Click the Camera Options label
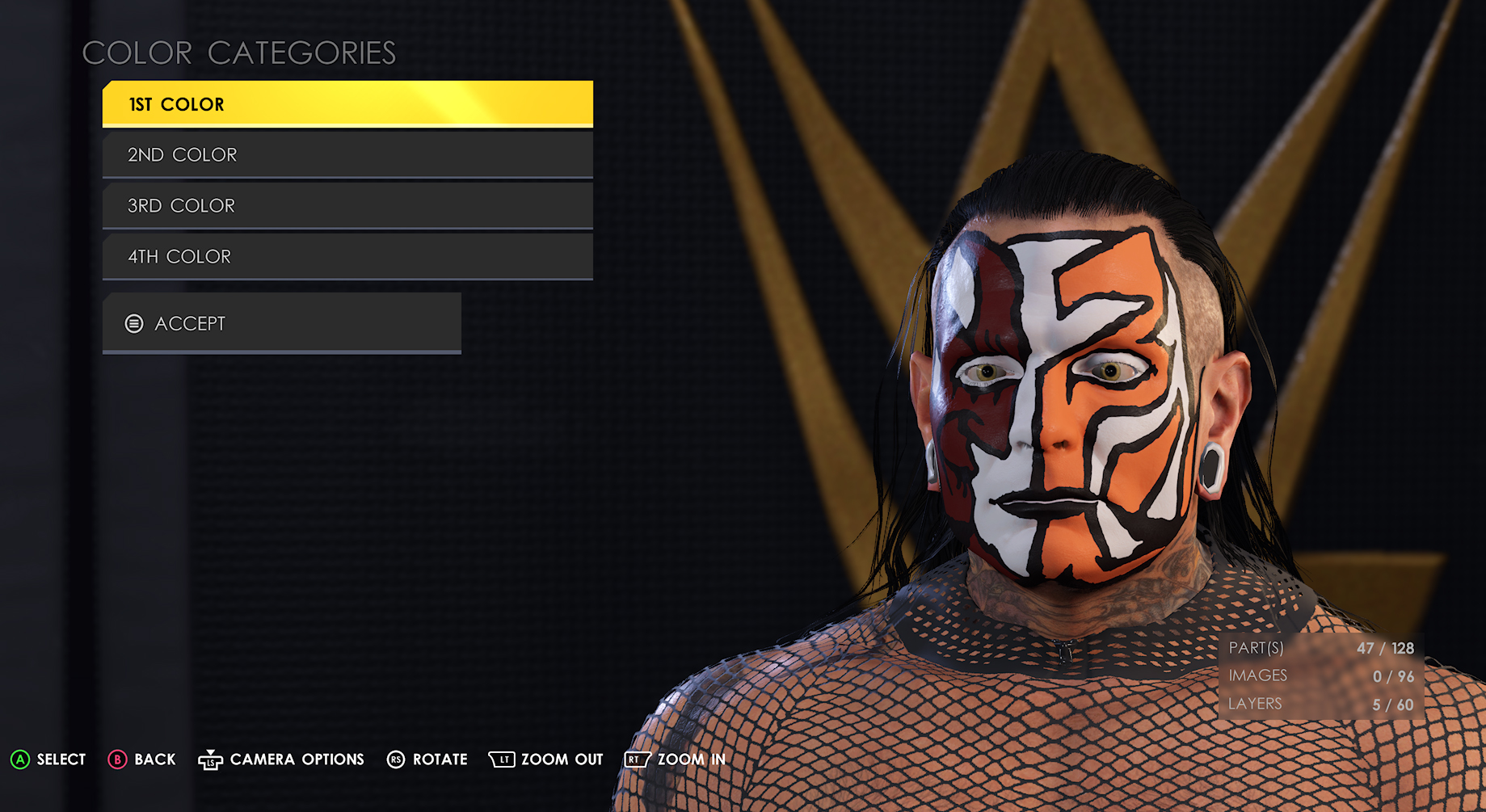This screenshot has width=1486, height=812. (x=296, y=759)
